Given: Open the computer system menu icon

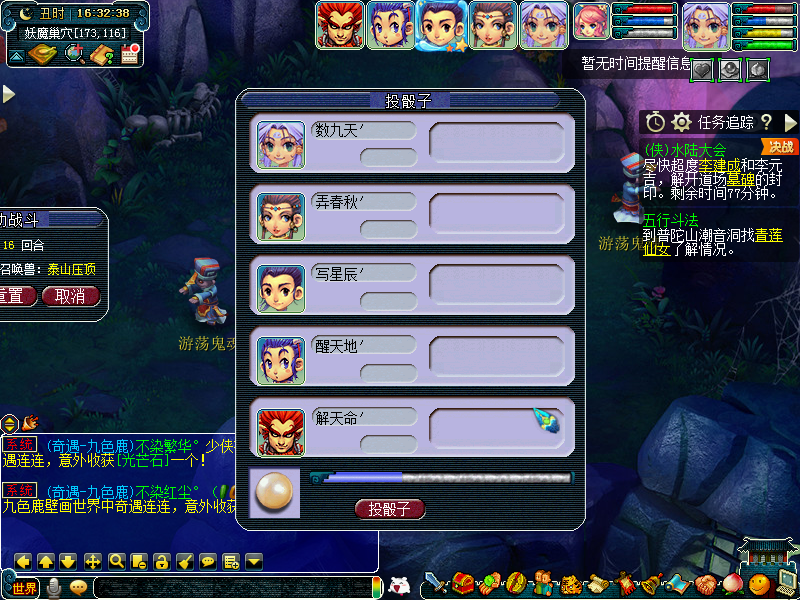Looking at the screenshot, I should (x=785, y=583).
